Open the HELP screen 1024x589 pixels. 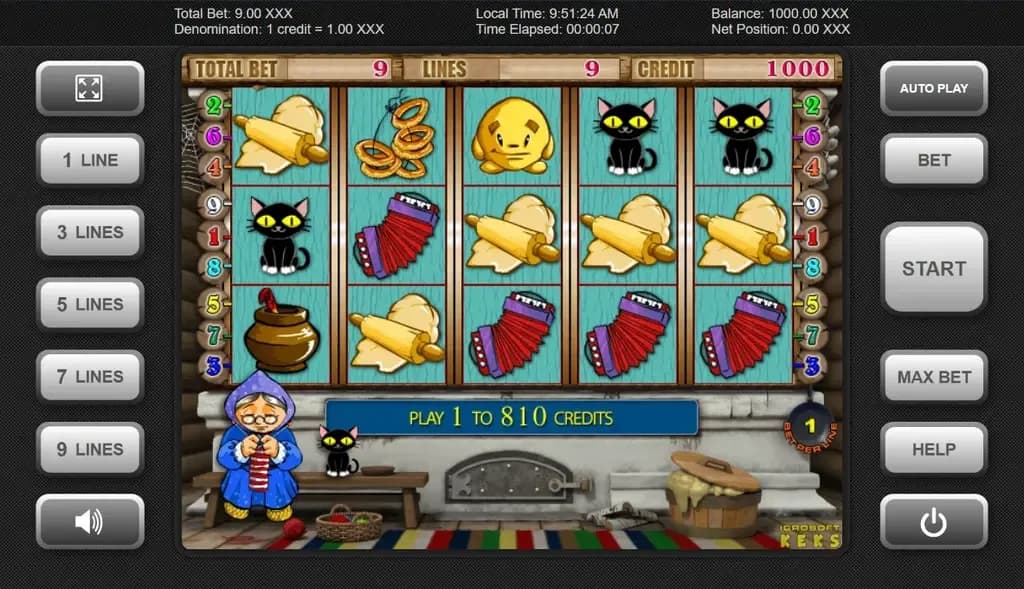pos(933,449)
